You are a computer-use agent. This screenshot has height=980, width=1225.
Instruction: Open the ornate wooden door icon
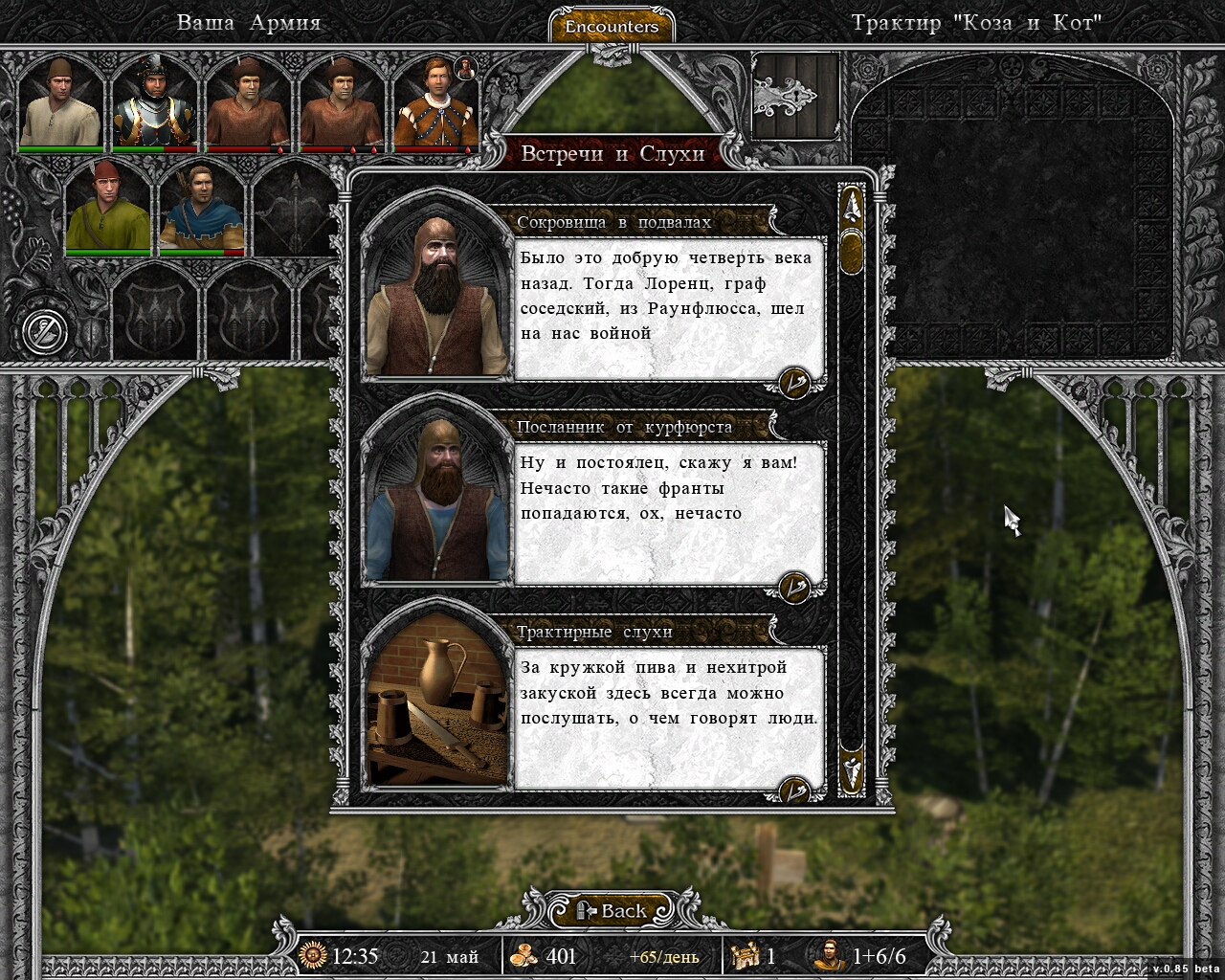(x=796, y=97)
